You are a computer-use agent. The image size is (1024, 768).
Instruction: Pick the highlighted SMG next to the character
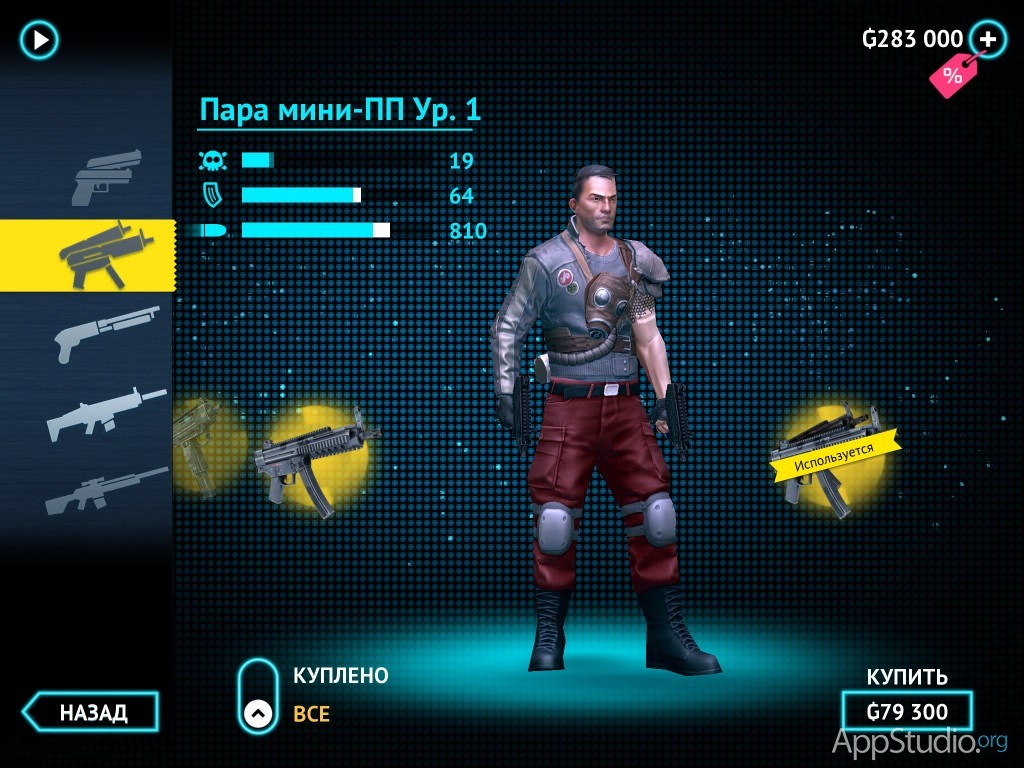pyautogui.click(x=315, y=459)
